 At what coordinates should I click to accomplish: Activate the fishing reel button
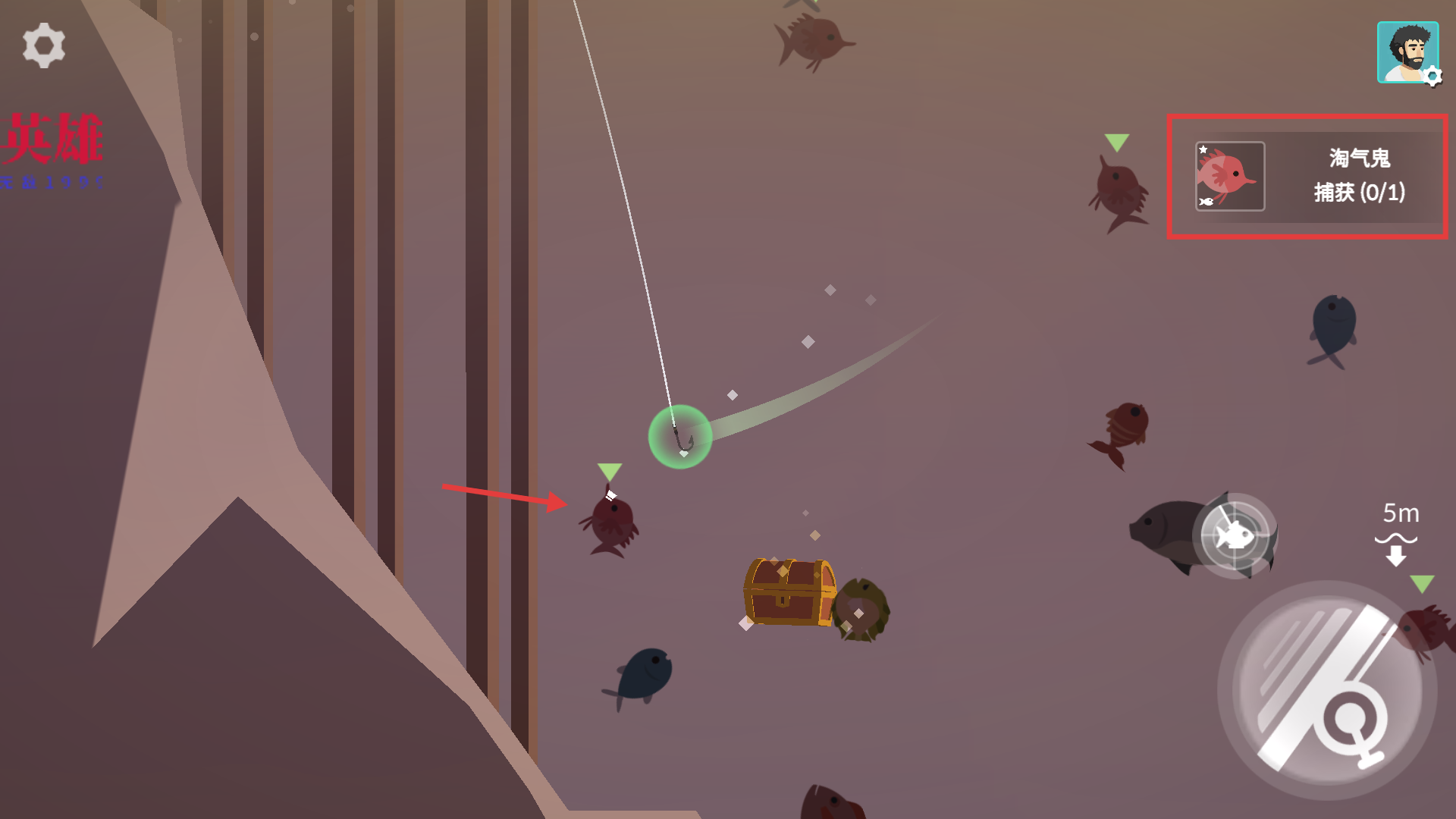pyautogui.click(x=1327, y=690)
